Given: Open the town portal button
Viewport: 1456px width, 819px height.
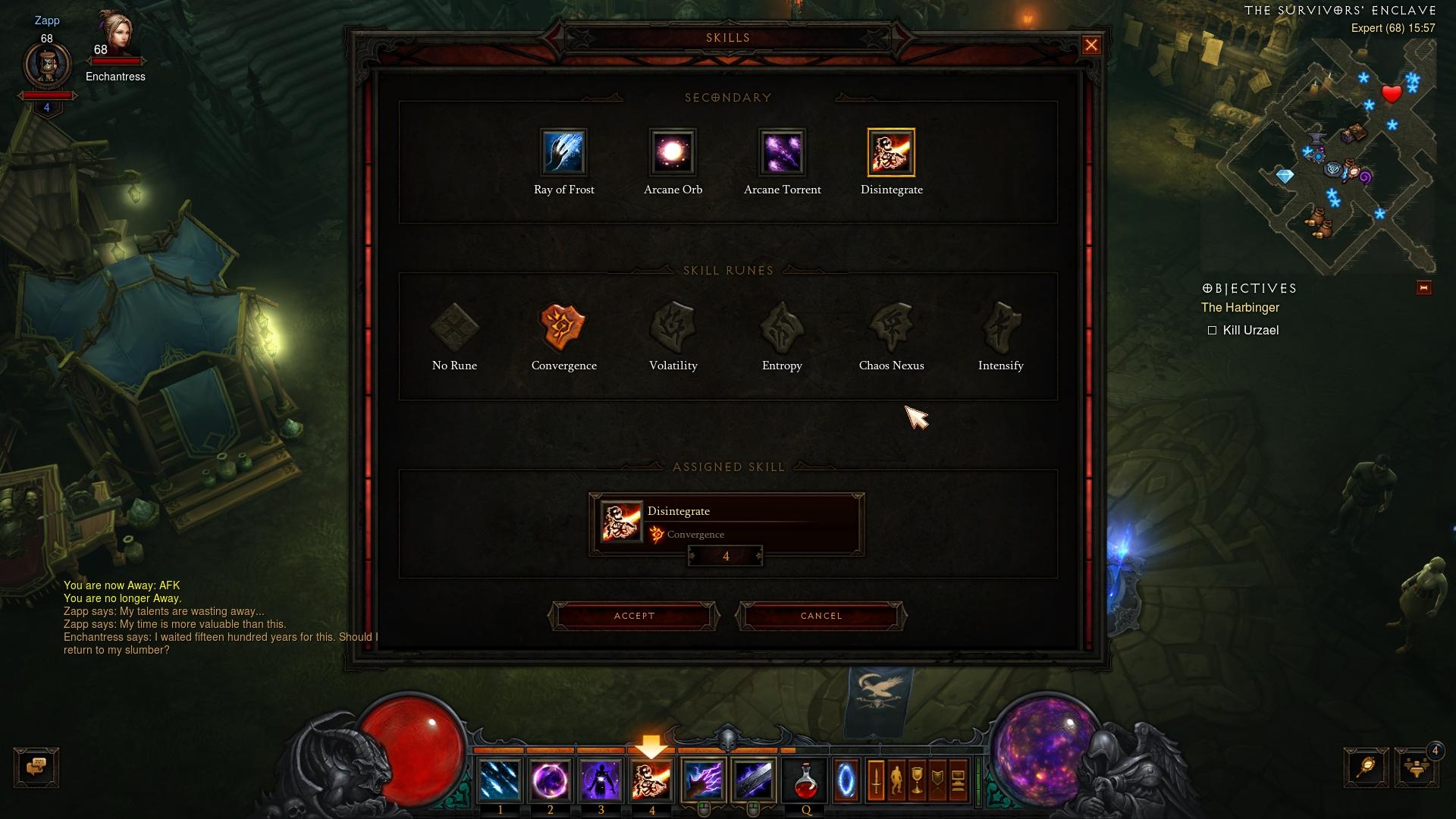Looking at the screenshot, I should 846,780.
